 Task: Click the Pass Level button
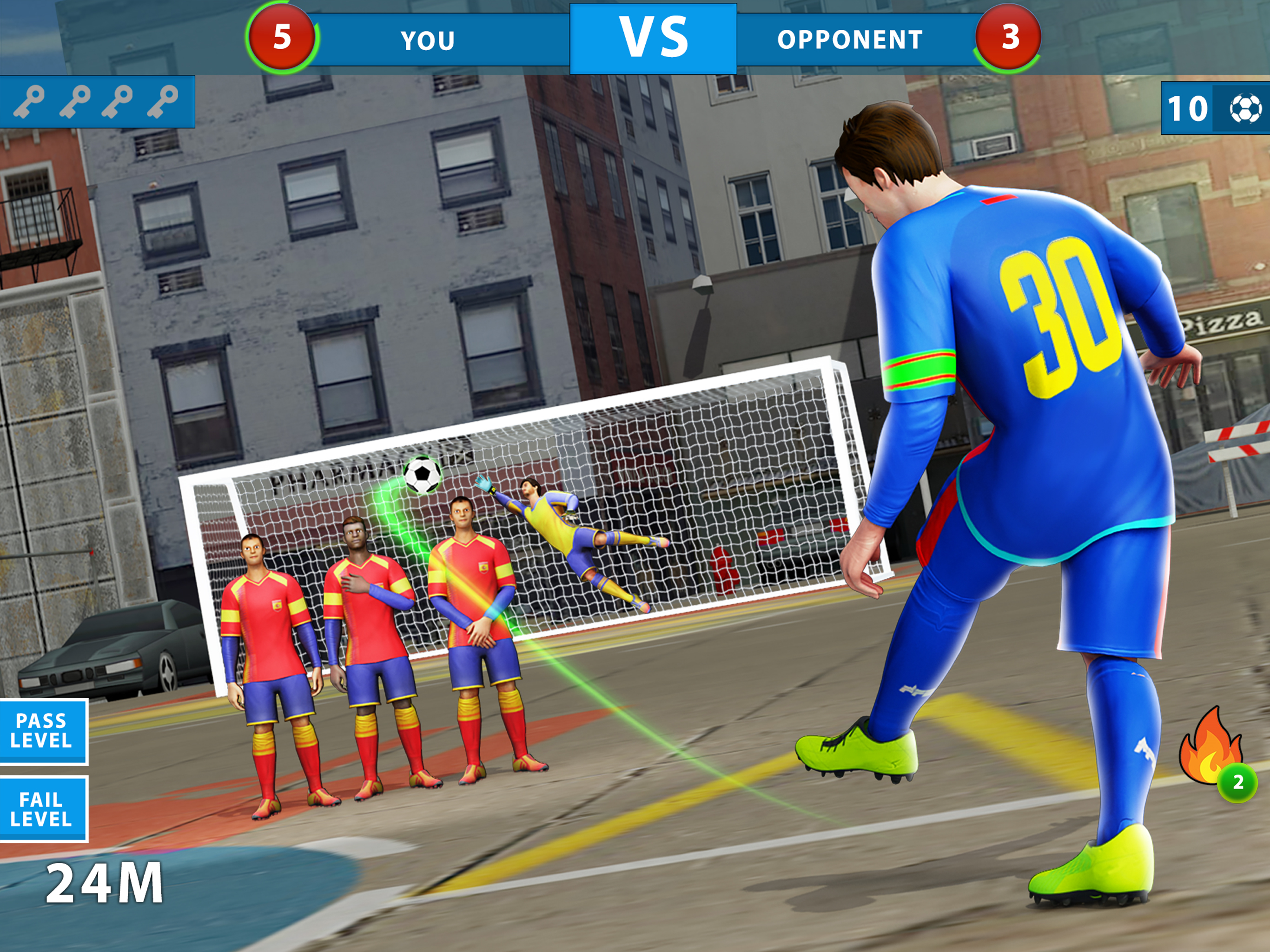click(x=42, y=731)
